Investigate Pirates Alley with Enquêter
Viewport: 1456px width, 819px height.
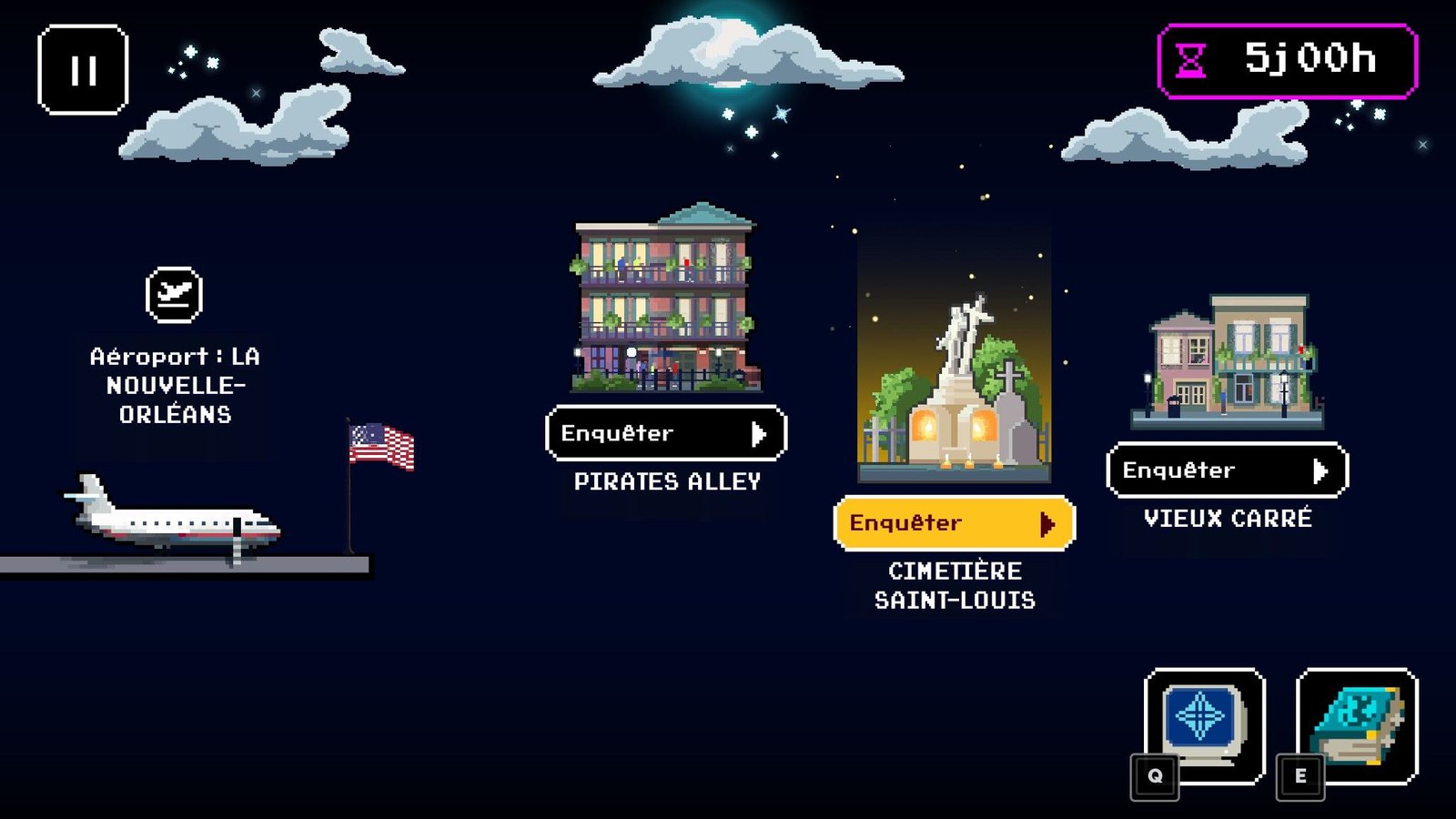666,433
